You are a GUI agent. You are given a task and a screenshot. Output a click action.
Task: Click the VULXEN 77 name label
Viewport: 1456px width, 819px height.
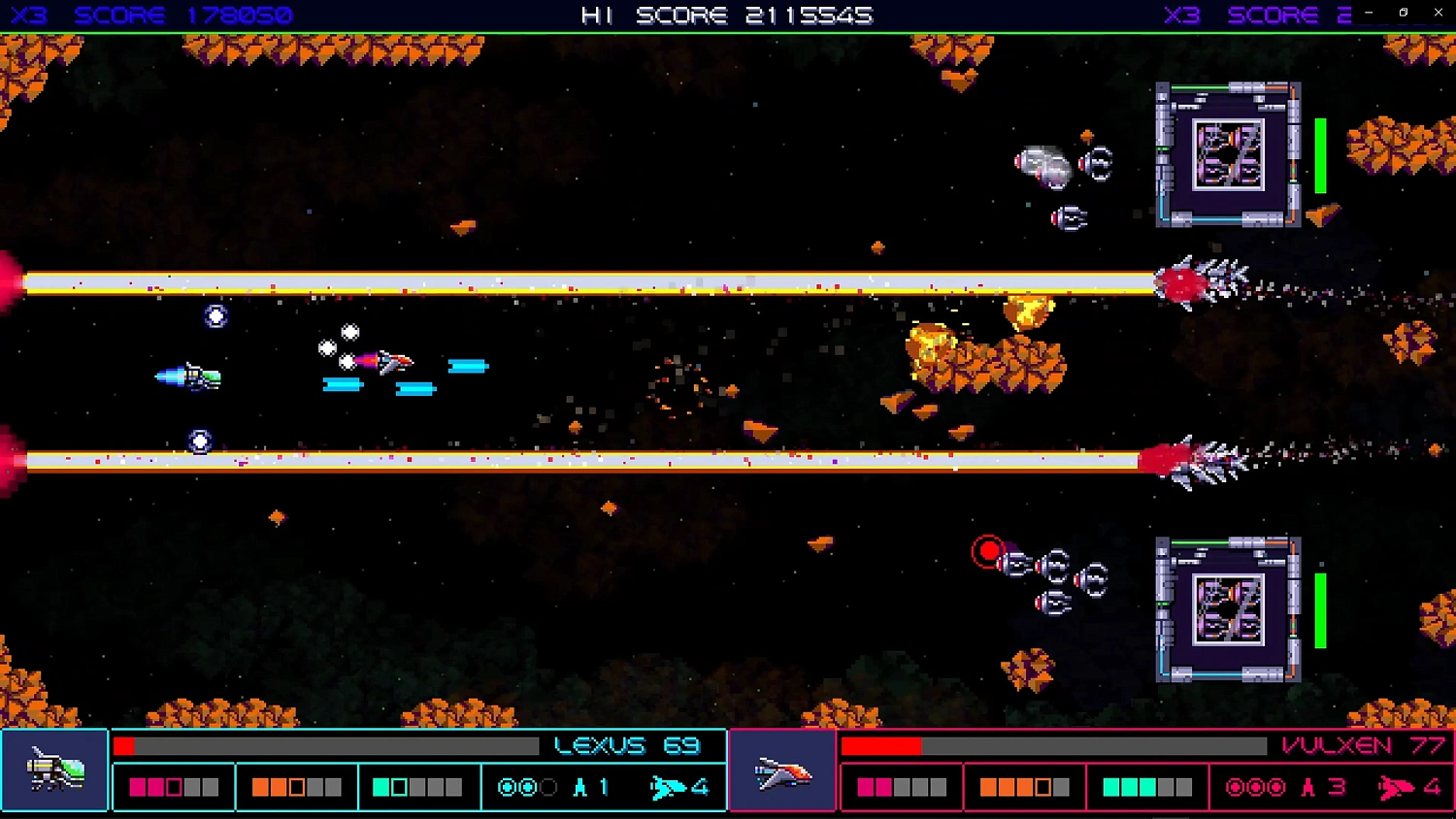(1363, 745)
